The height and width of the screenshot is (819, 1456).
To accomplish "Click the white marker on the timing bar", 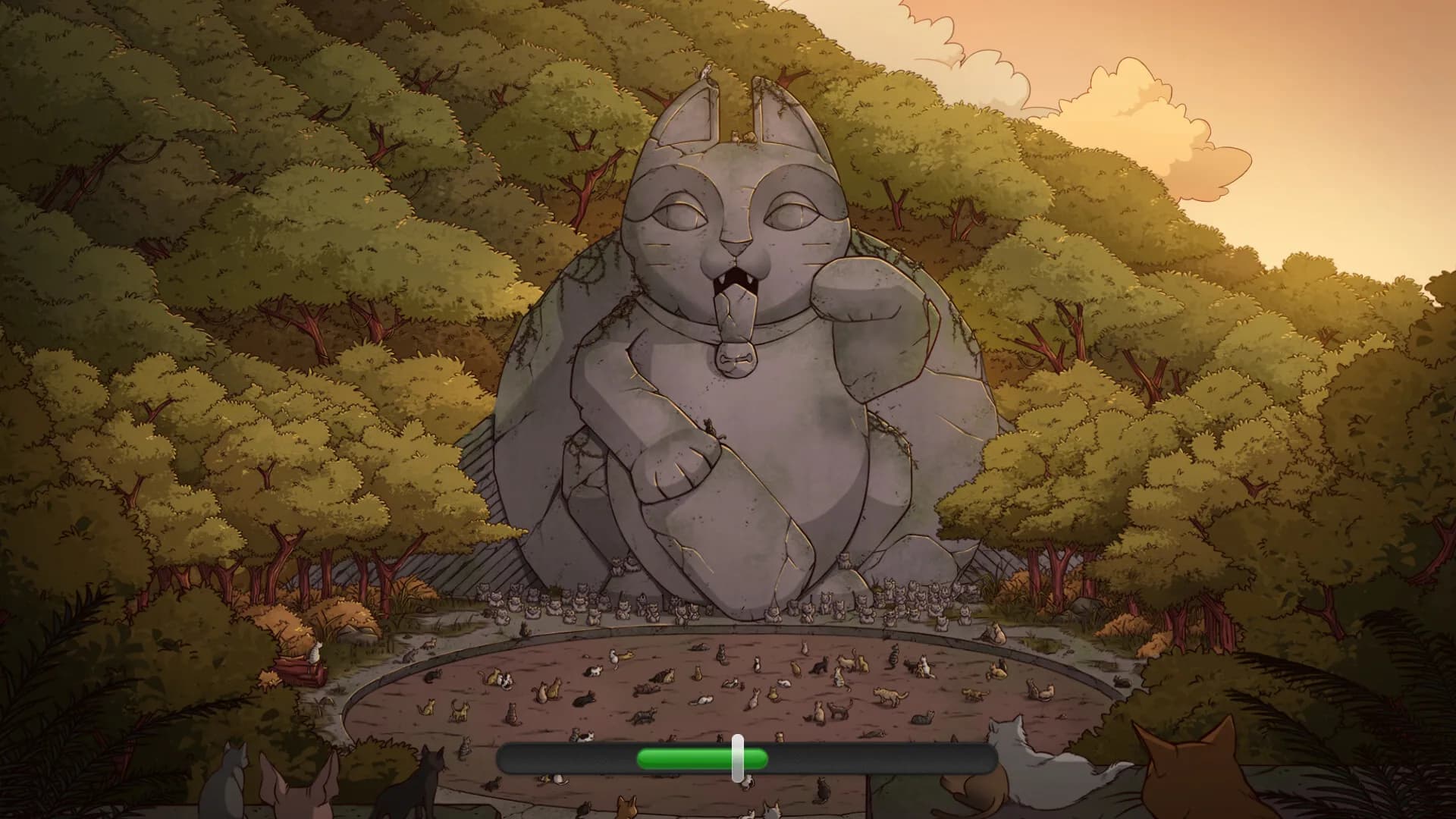I will click(x=738, y=758).
